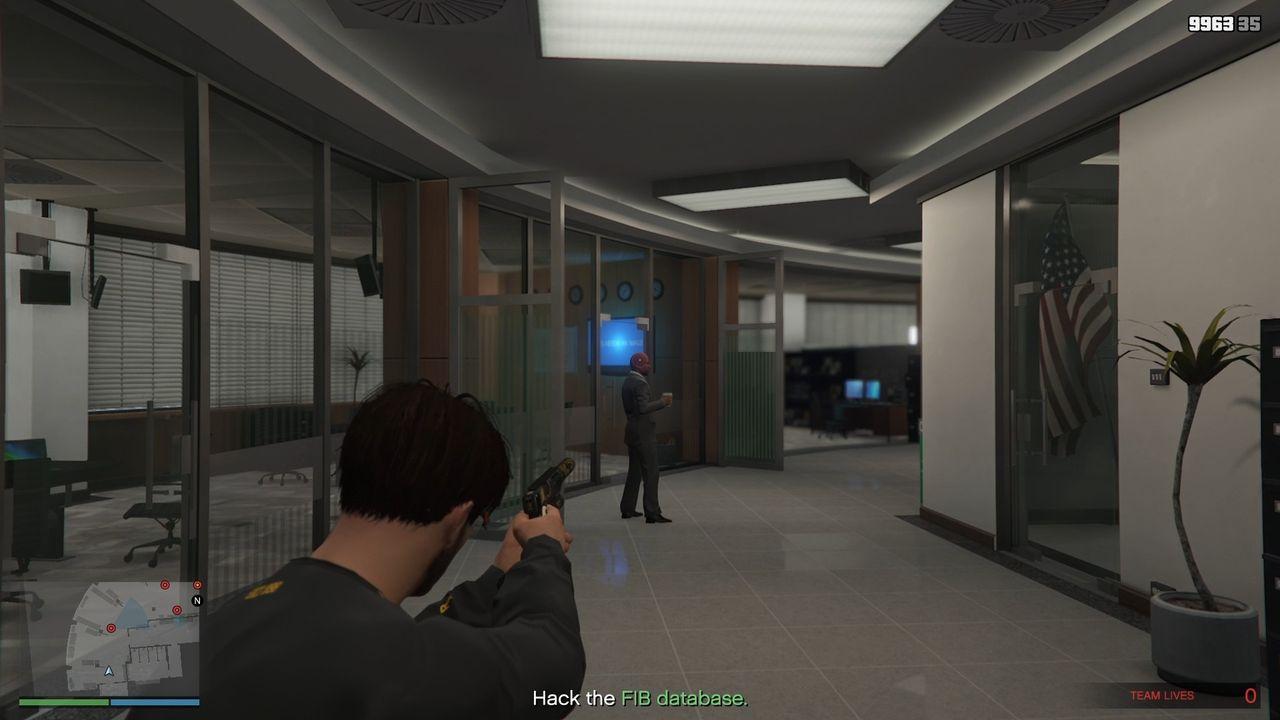Select the player arrow on the minimap

(x=109, y=671)
